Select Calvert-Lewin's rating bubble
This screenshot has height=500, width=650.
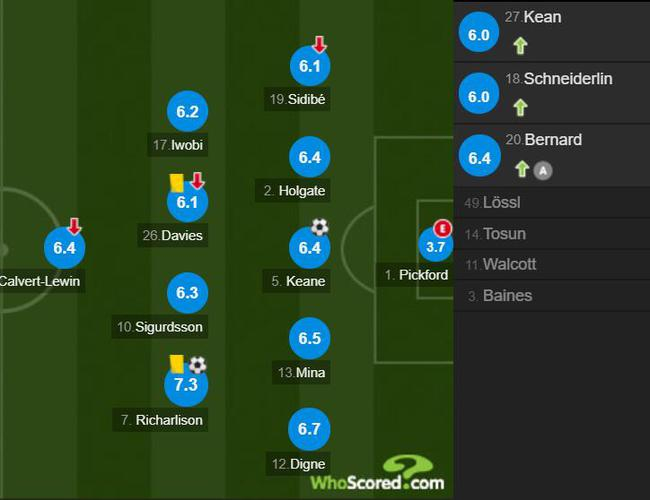pyautogui.click(x=66, y=247)
